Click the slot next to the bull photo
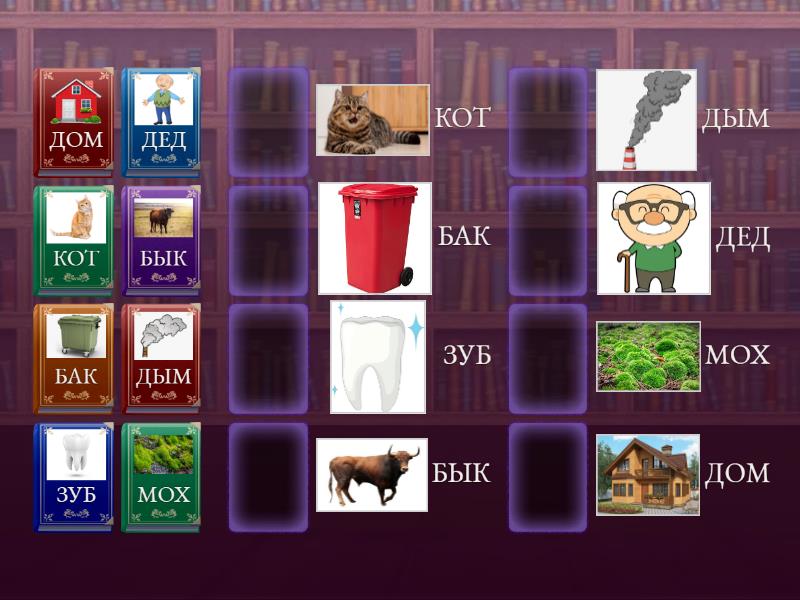 click(269, 476)
